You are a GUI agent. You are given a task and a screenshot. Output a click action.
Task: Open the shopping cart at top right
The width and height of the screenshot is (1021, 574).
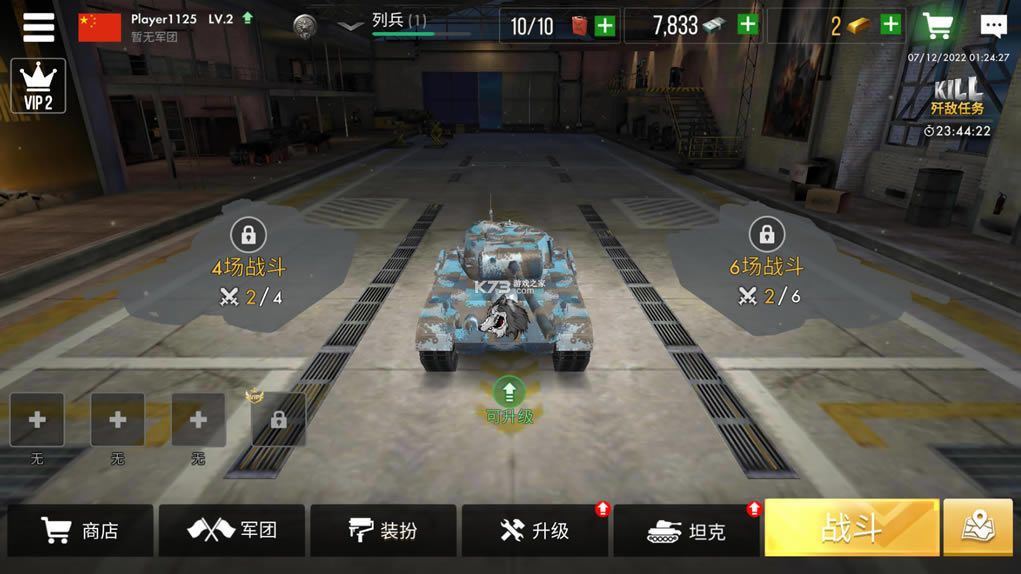(938, 26)
